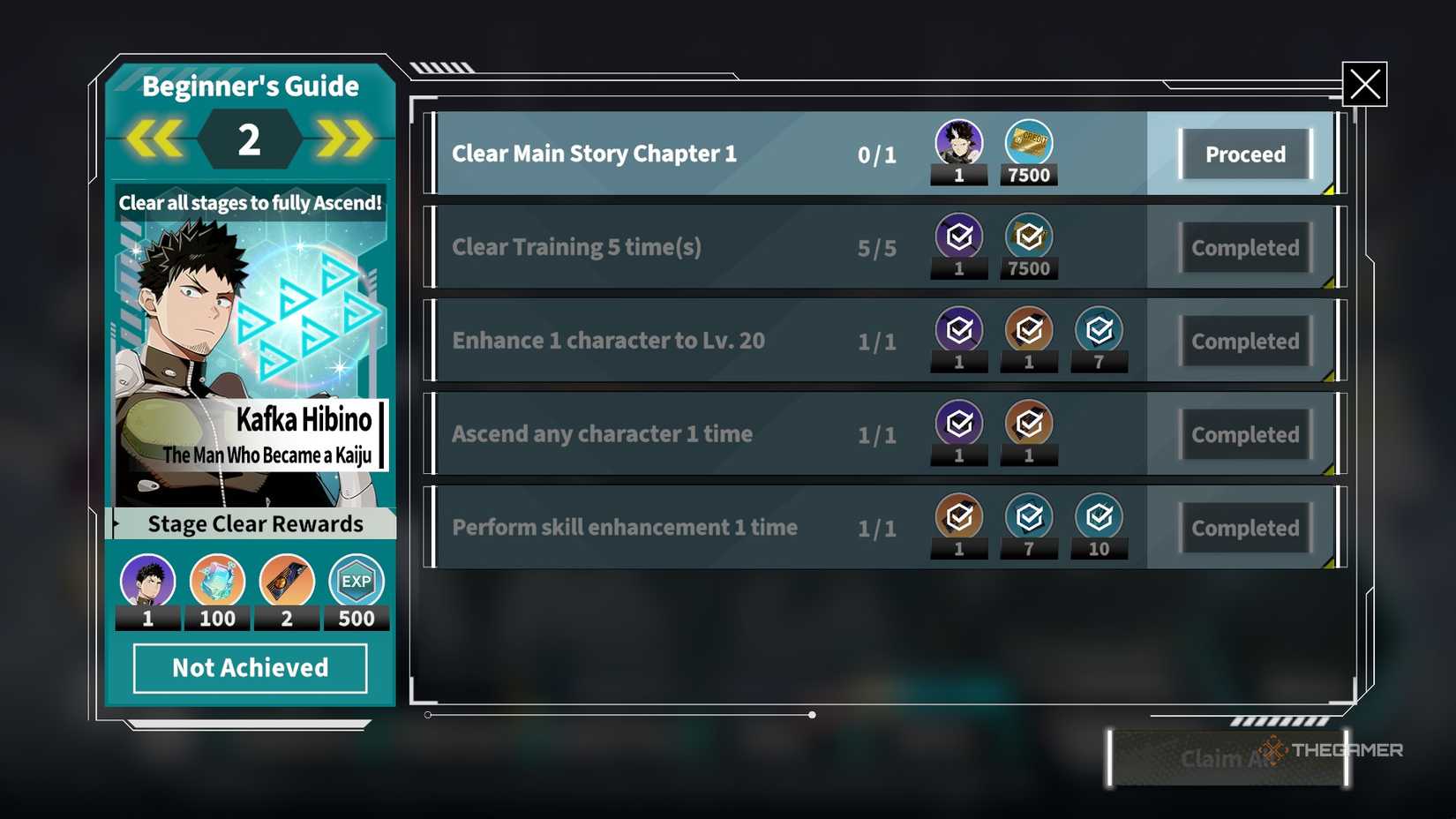The image size is (1456, 819).
Task: Inspect the 100 crystal reward icon
Action: point(217,582)
